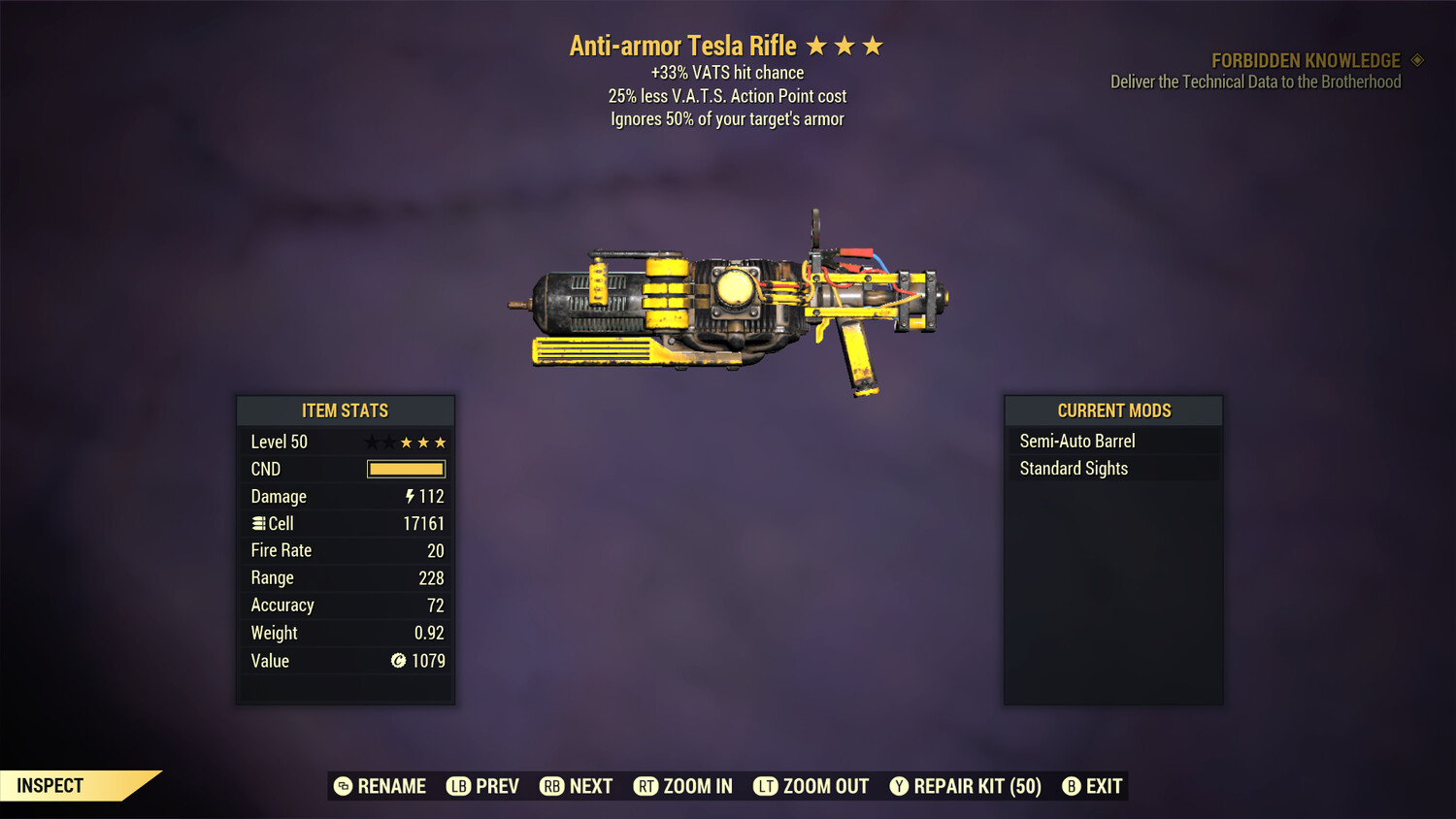The height and width of the screenshot is (819, 1456).
Task: Select the Y button icon for repair
Action: (898, 786)
